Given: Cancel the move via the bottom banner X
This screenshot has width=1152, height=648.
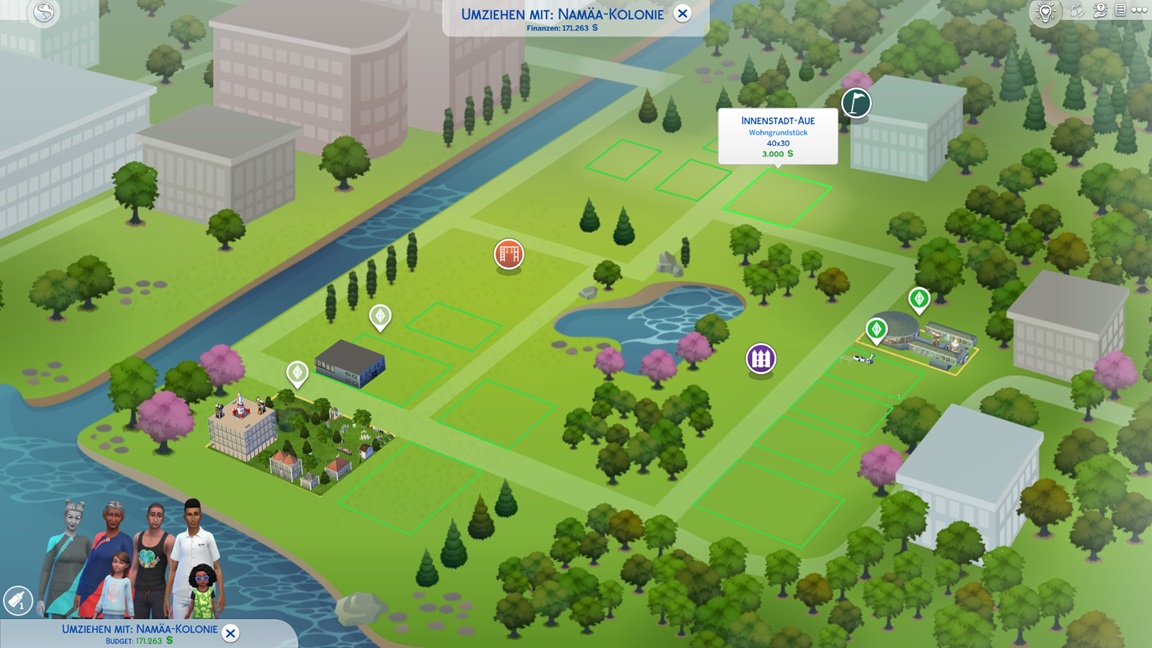Looking at the screenshot, I should (x=230, y=633).
